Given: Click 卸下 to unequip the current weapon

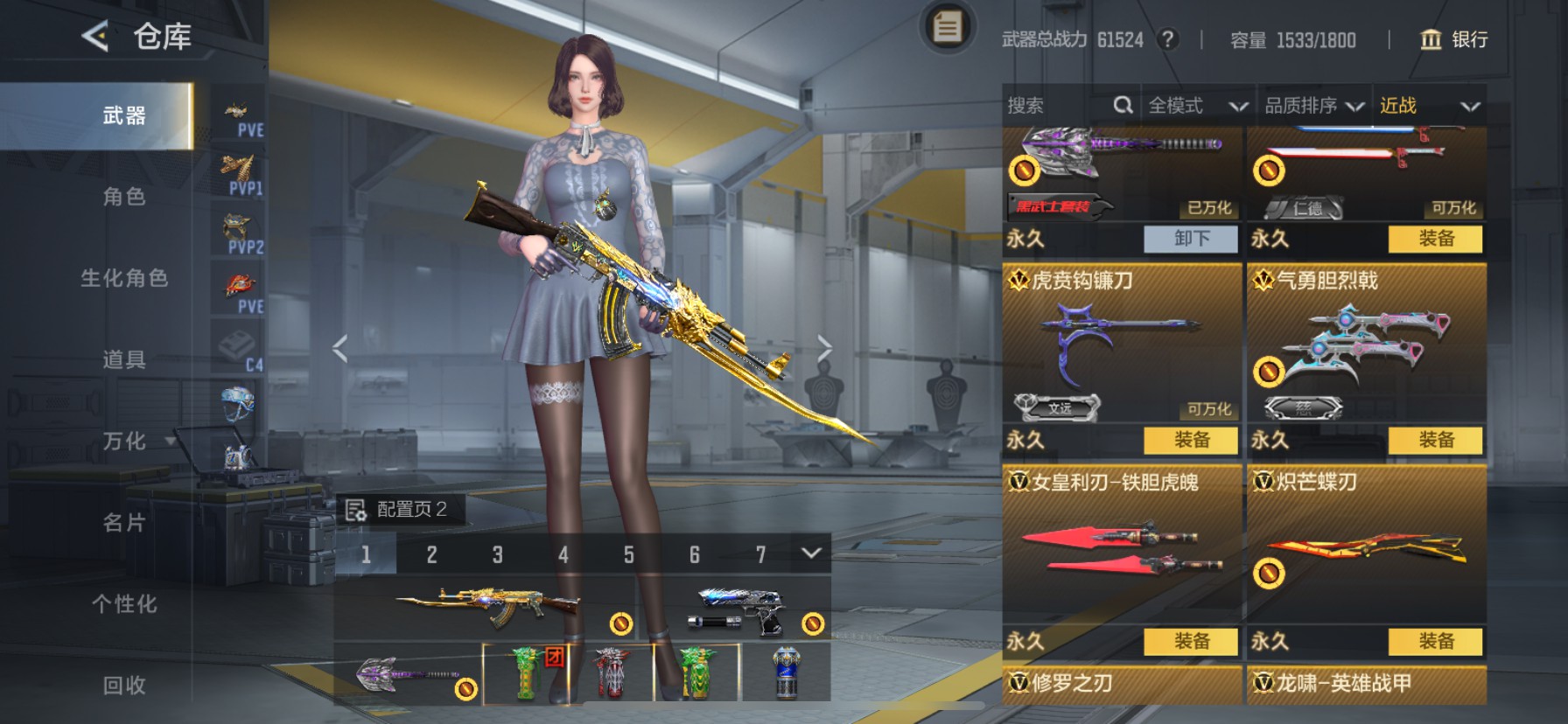Looking at the screenshot, I should point(1192,239).
